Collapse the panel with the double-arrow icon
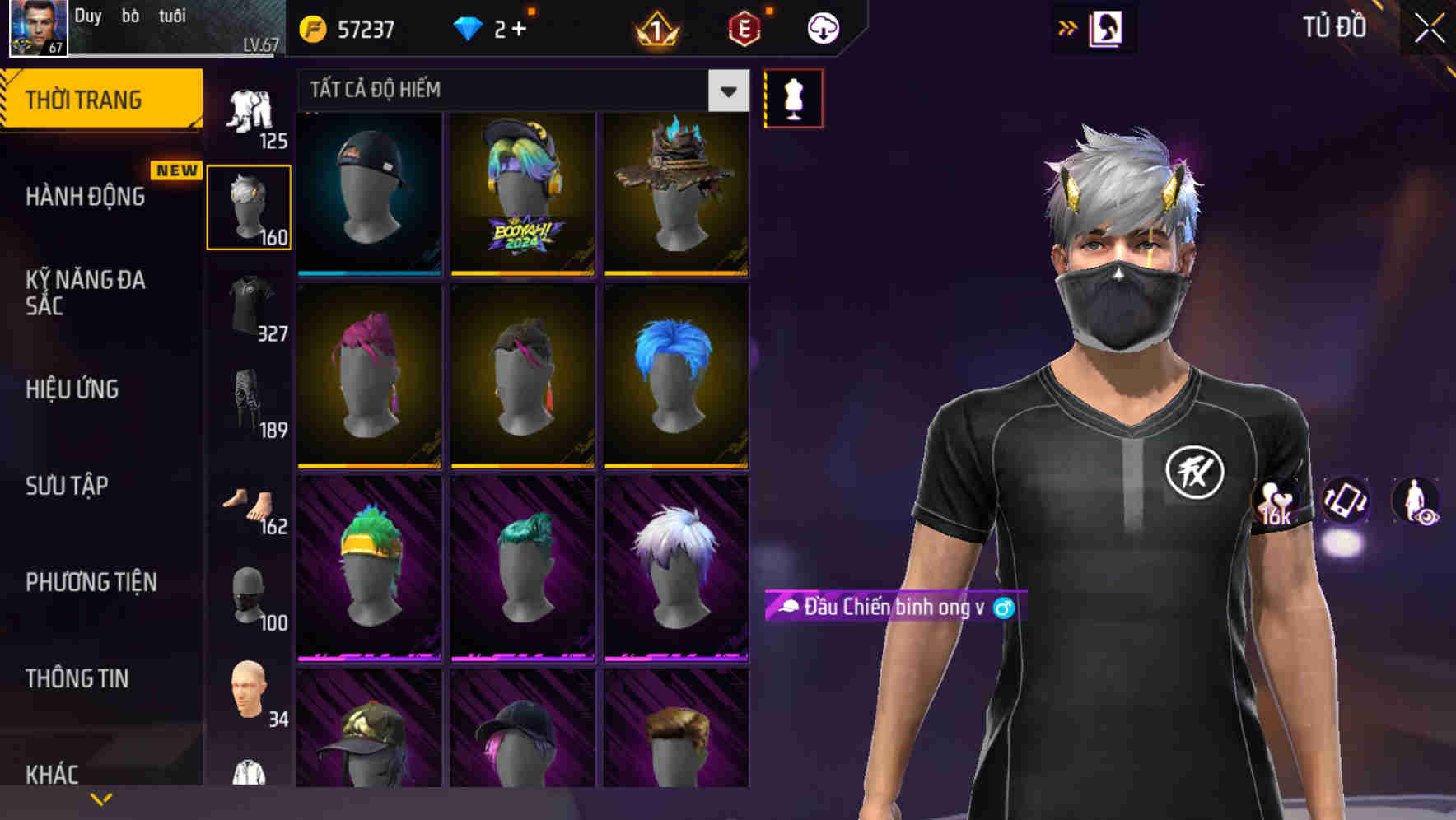The height and width of the screenshot is (820, 1456). tap(1069, 26)
